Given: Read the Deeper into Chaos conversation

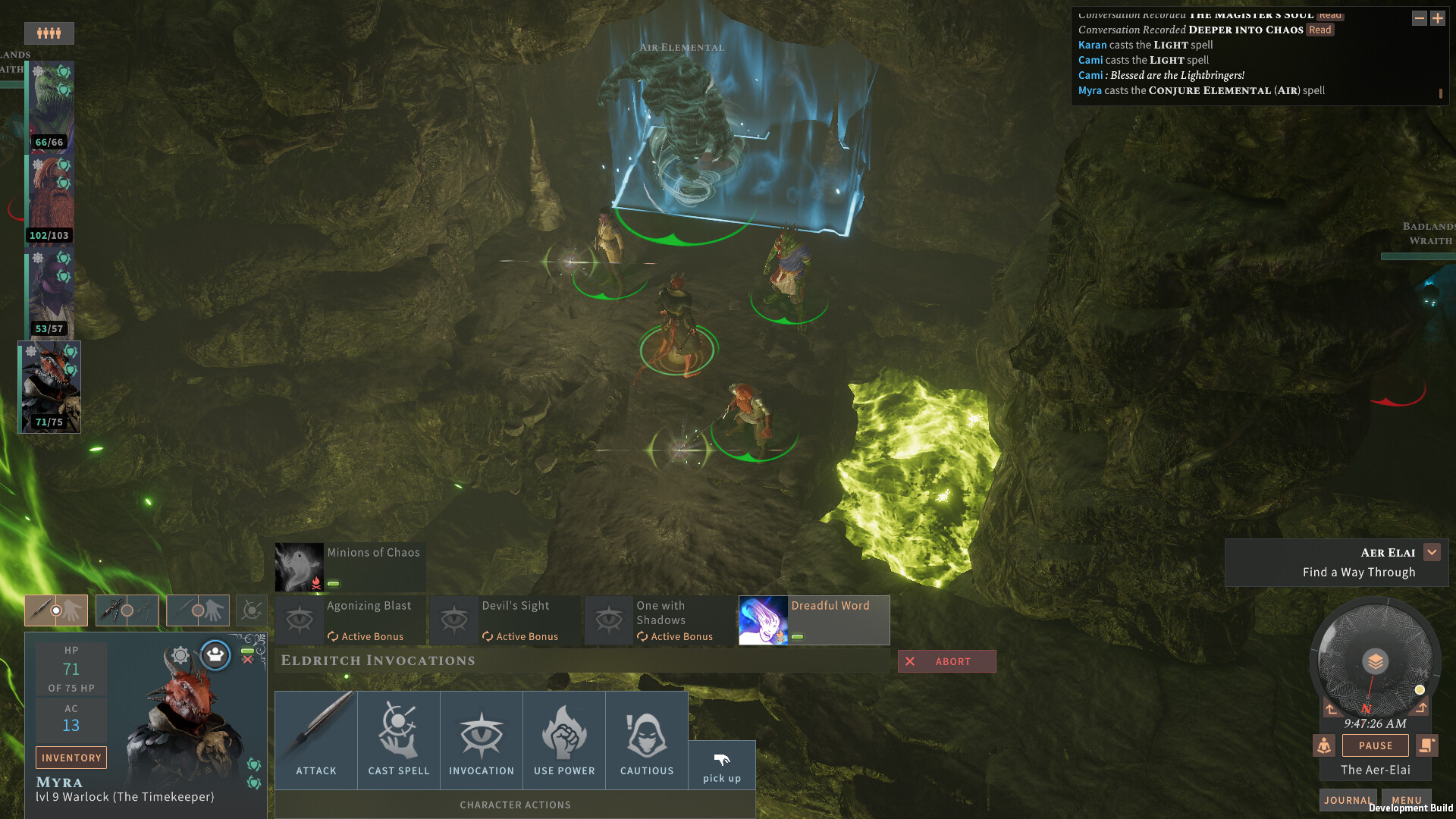Looking at the screenshot, I should (1320, 30).
